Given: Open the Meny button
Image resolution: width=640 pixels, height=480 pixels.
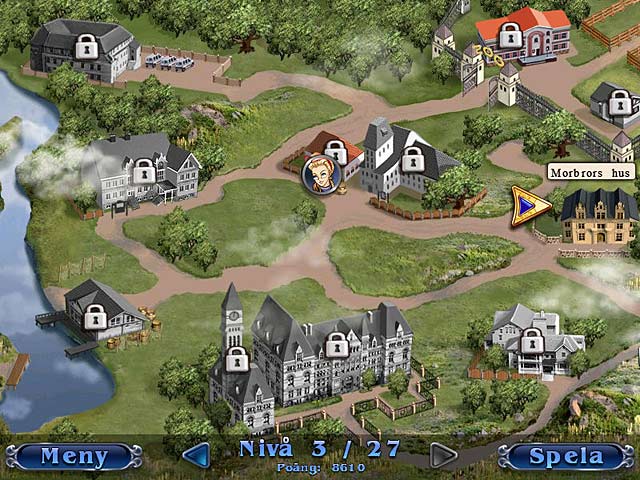Looking at the screenshot, I should [x=73, y=457].
